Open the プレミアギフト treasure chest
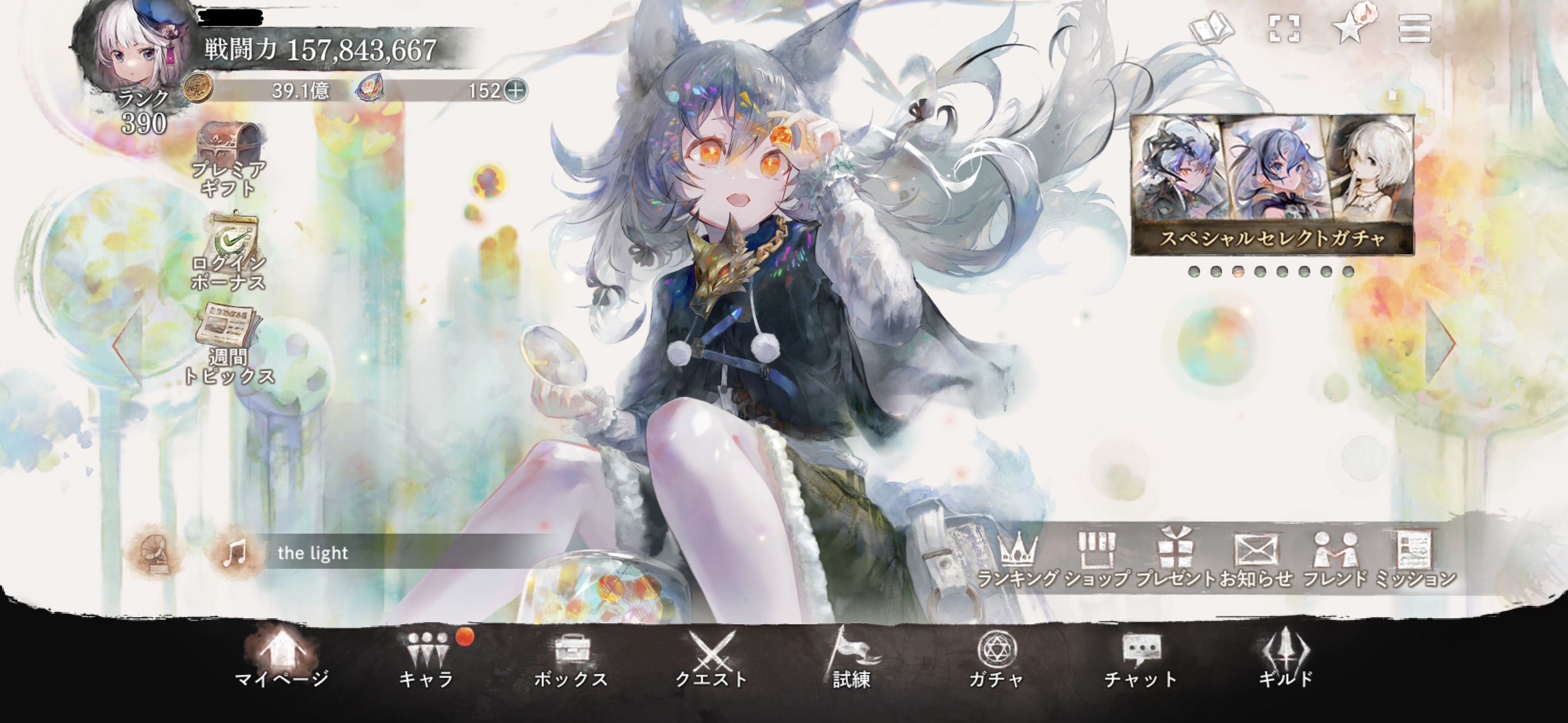The height and width of the screenshot is (723, 1568). coord(228,158)
